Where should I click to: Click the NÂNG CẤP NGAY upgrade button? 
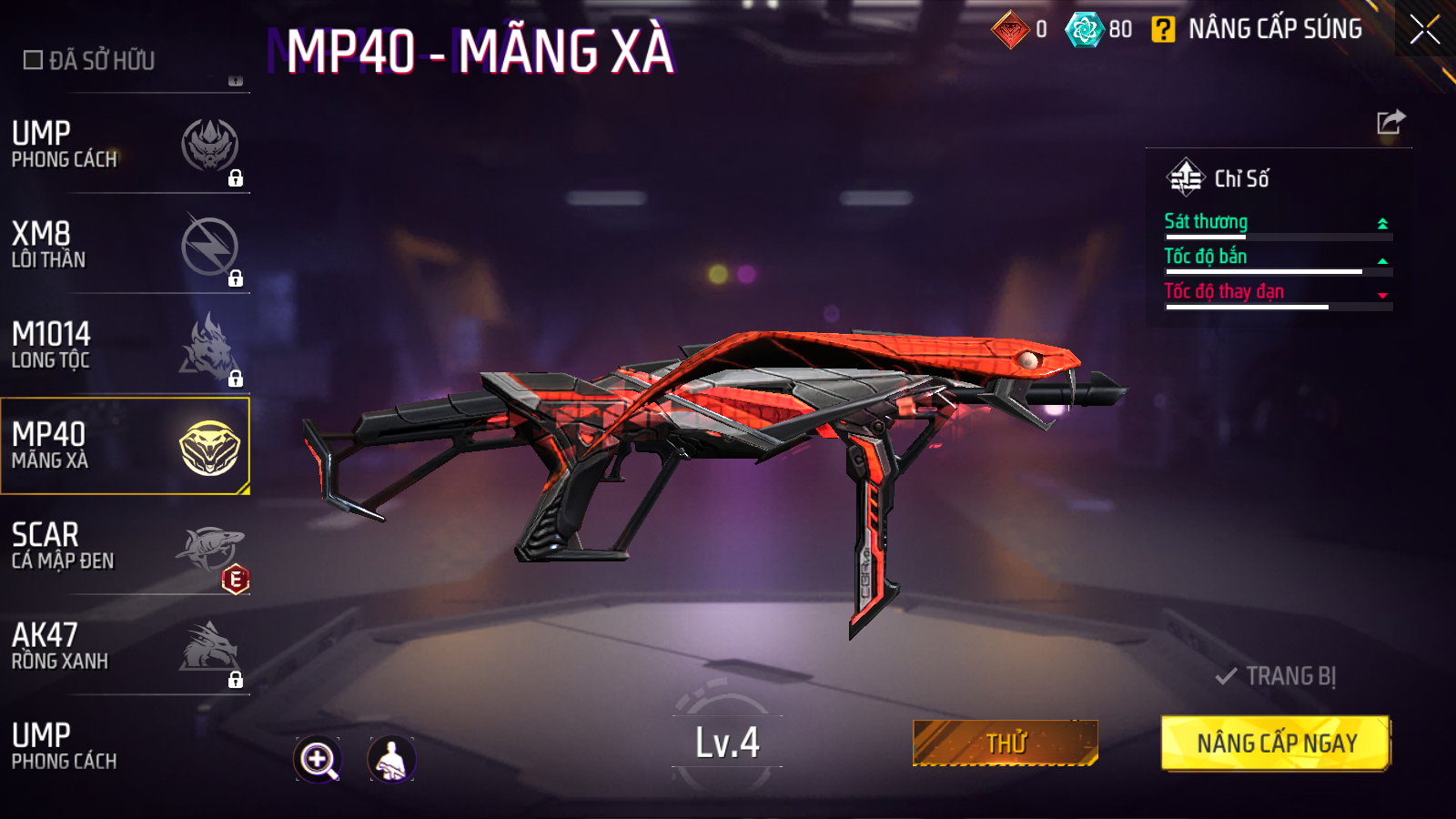point(1276,743)
